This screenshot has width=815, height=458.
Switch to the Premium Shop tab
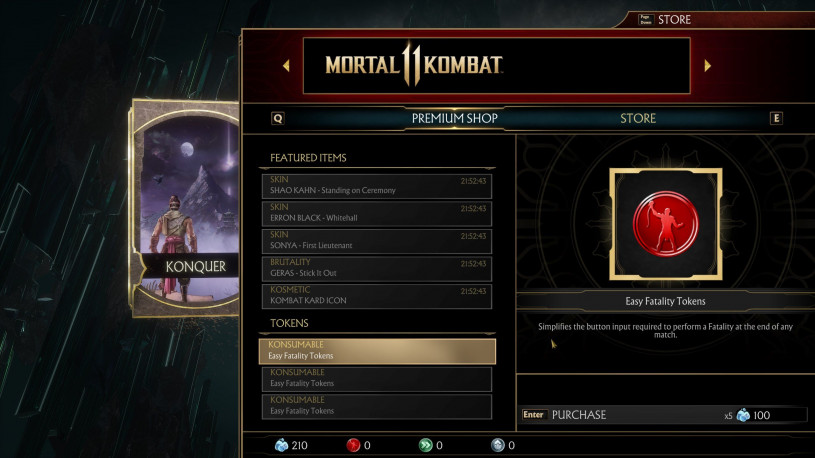pyautogui.click(x=454, y=118)
